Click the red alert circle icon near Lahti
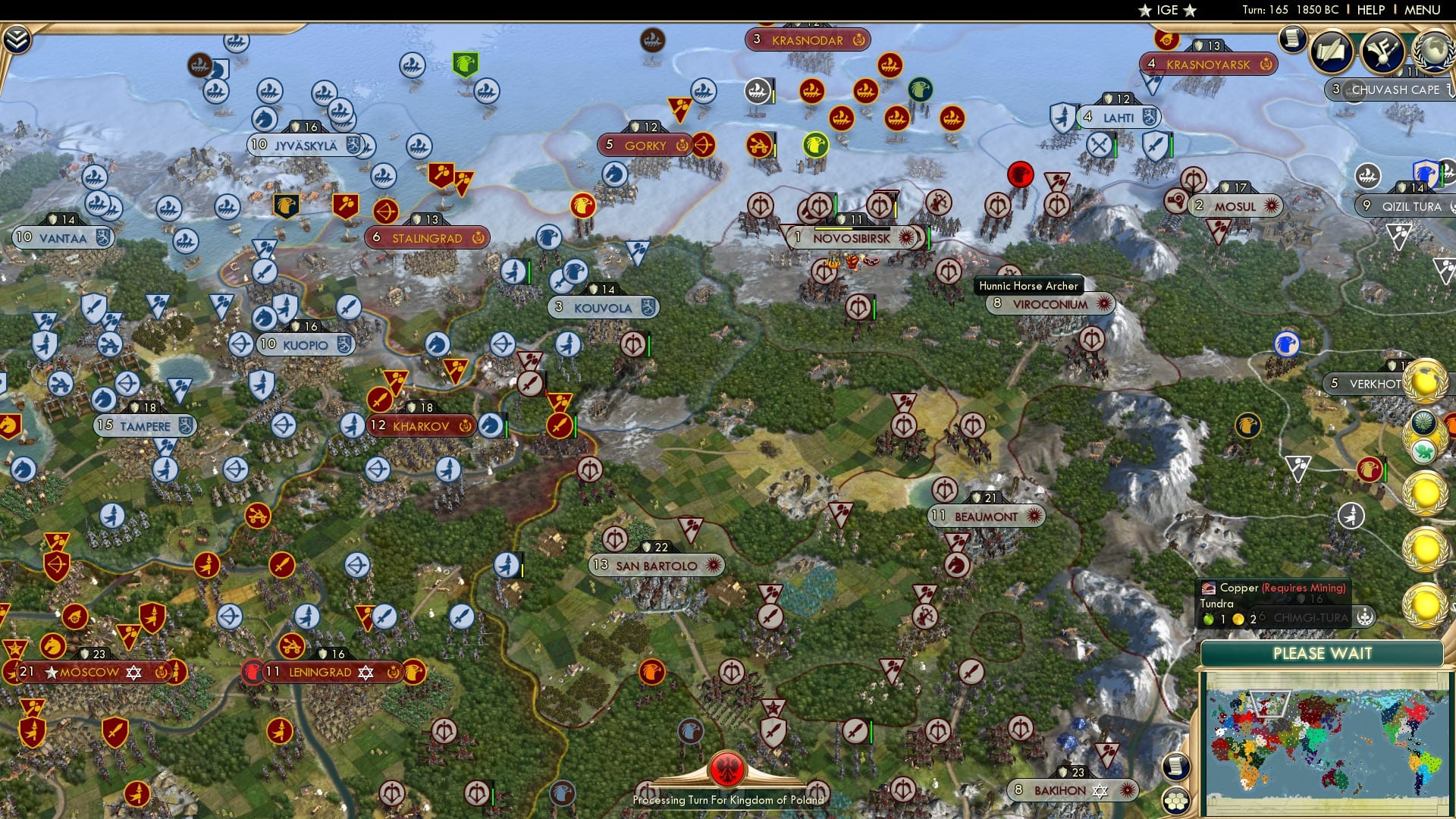 point(1022,174)
